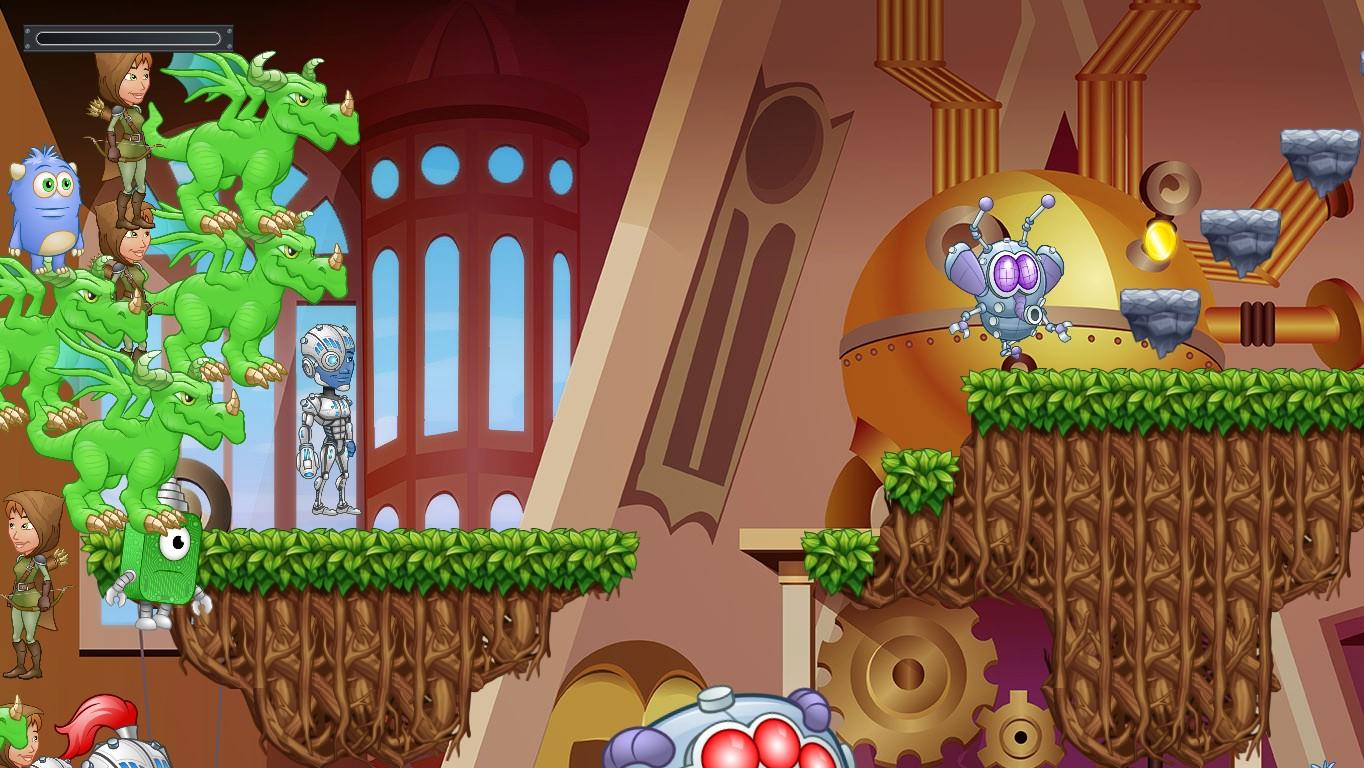Click the progress bar at the top left
1364x768 pixels.
click(x=126, y=36)
